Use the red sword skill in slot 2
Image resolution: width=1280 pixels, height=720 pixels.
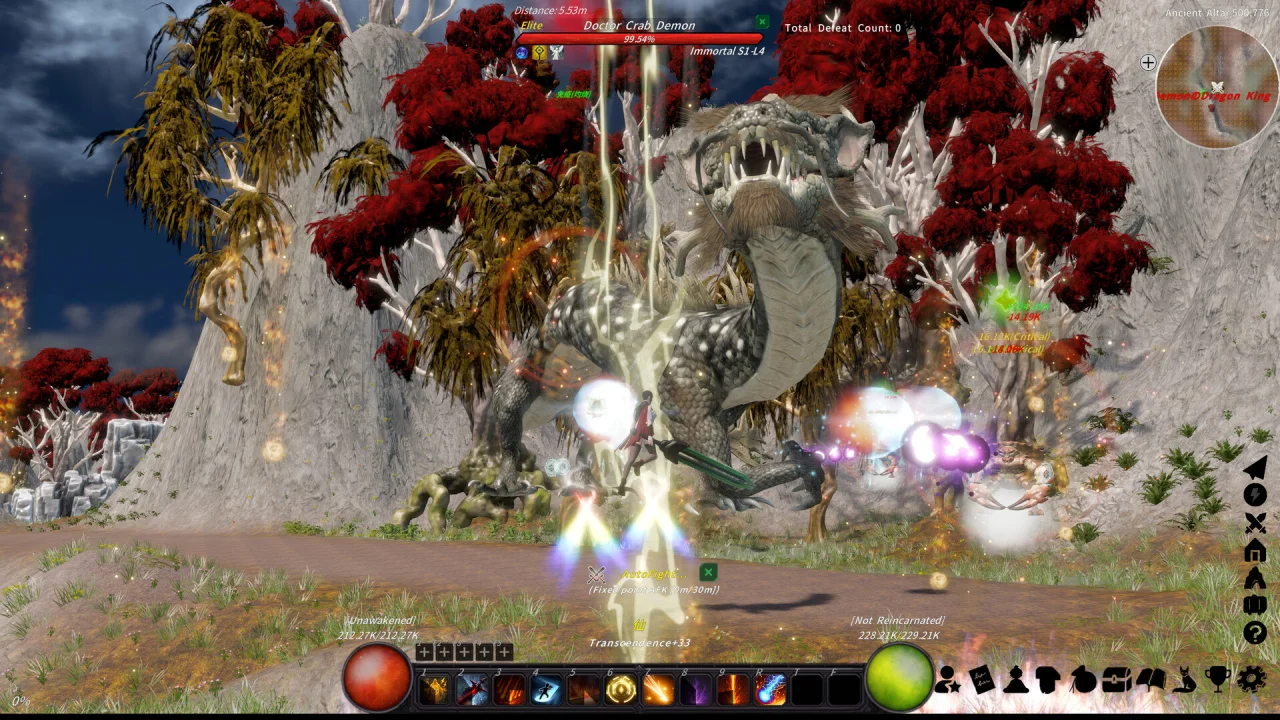click(472, 689)
